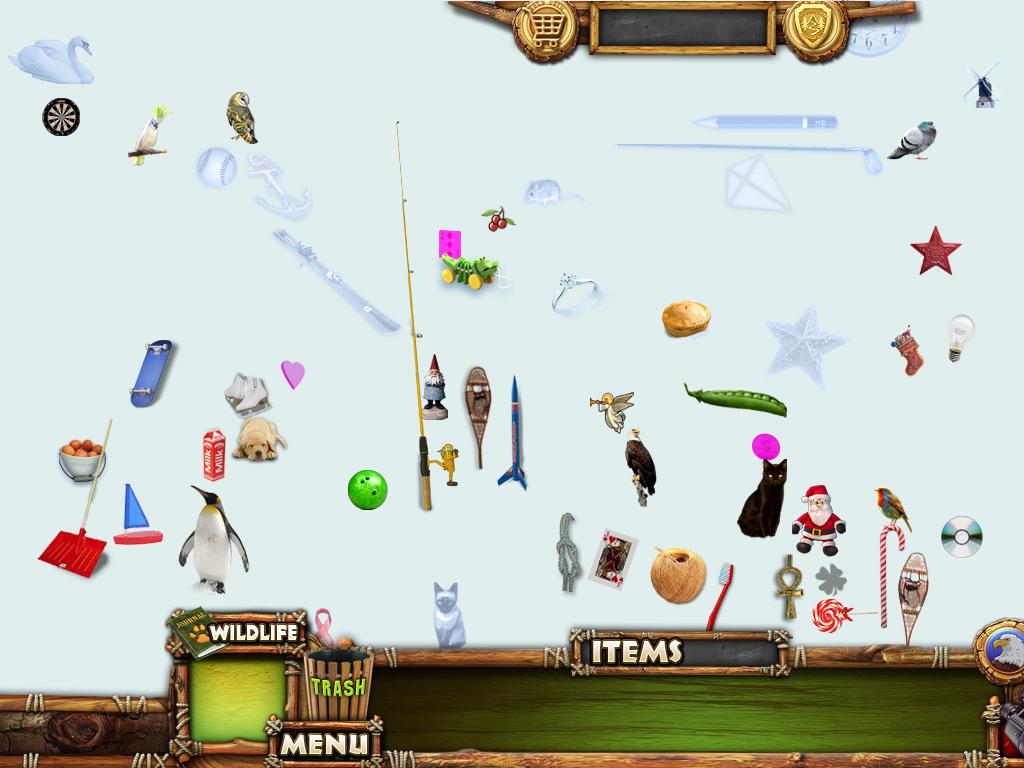The height and width of the screenshot is (768, 1024).
Task: Pick the compact disc
Action: [961, 537]
